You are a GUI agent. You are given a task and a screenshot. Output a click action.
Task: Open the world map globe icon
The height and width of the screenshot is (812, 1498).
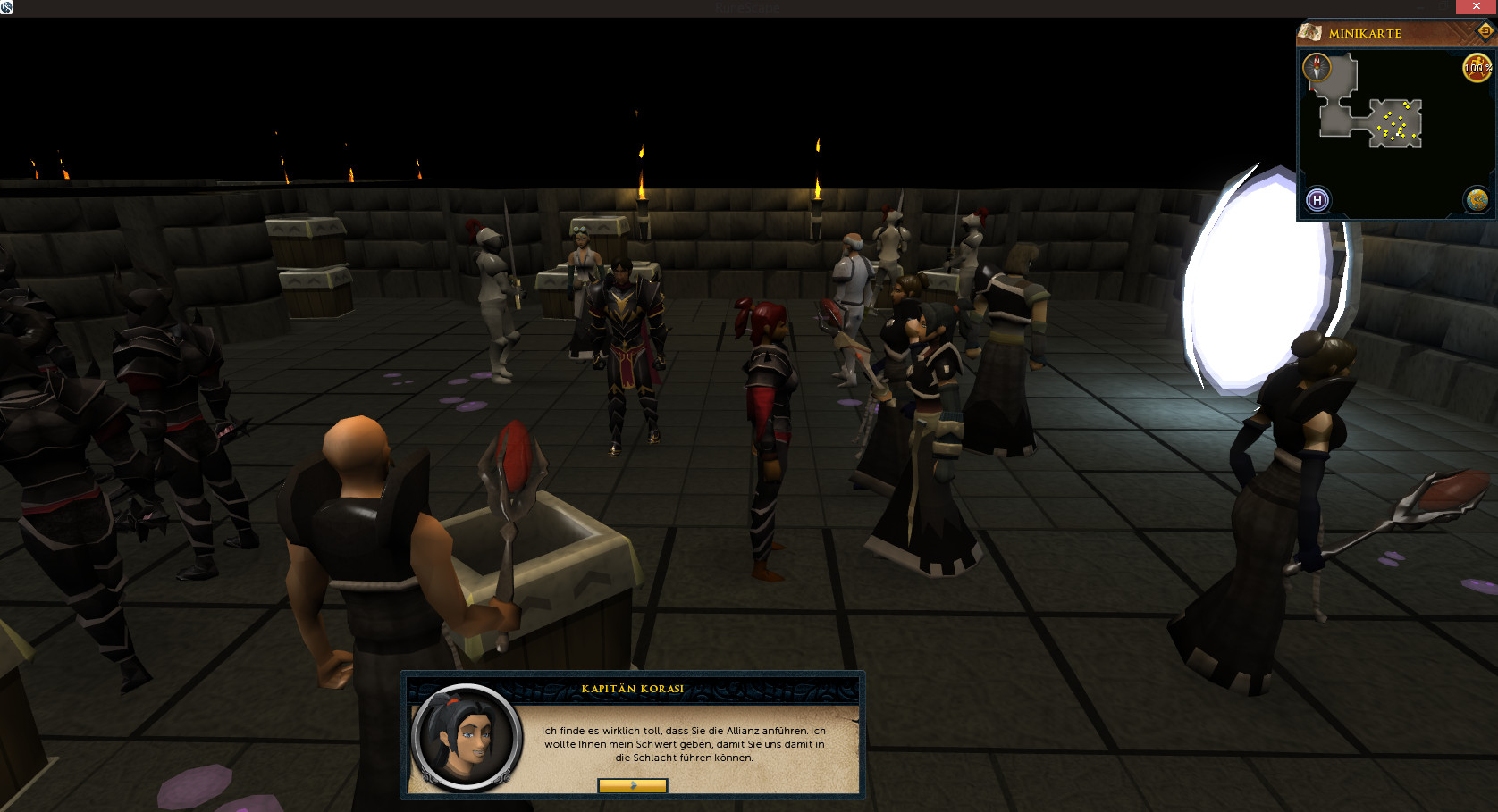click(x=1477, y=200)
